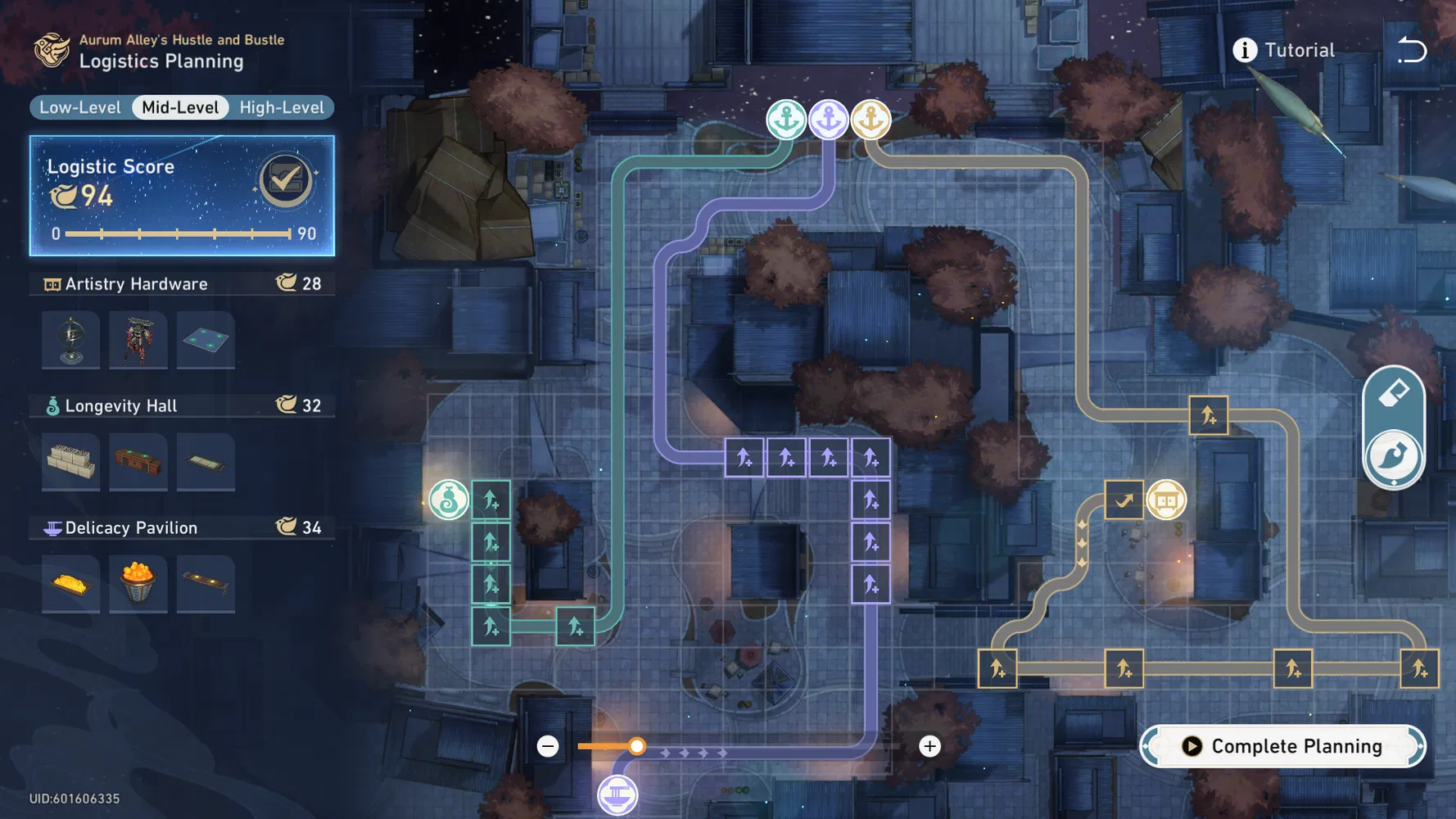Select the Longevity Hall gourd destination marker
Image resolution: width=1456 pixels, height=819 pixels.
pos(449,500)
